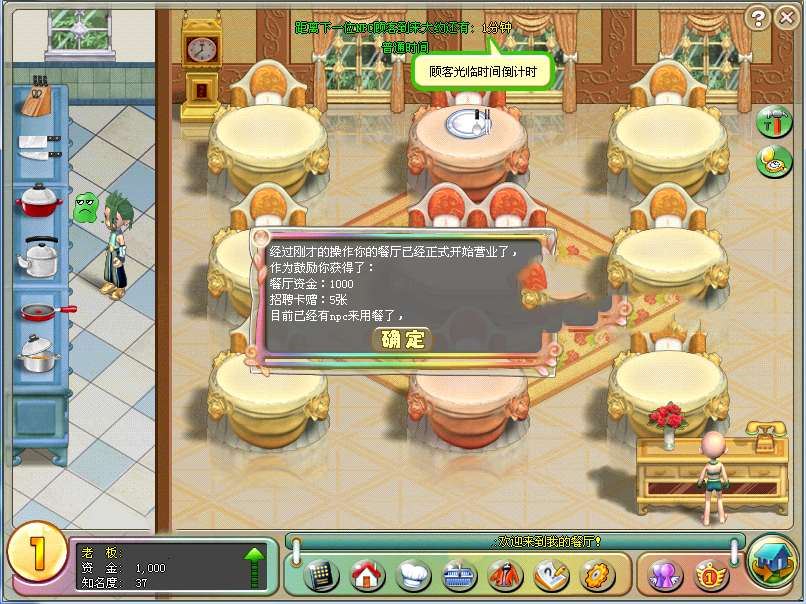Click the green pocket watch icon
This screenshot has height=604, width=806.
pyautogui.click(x=773, y=161)
